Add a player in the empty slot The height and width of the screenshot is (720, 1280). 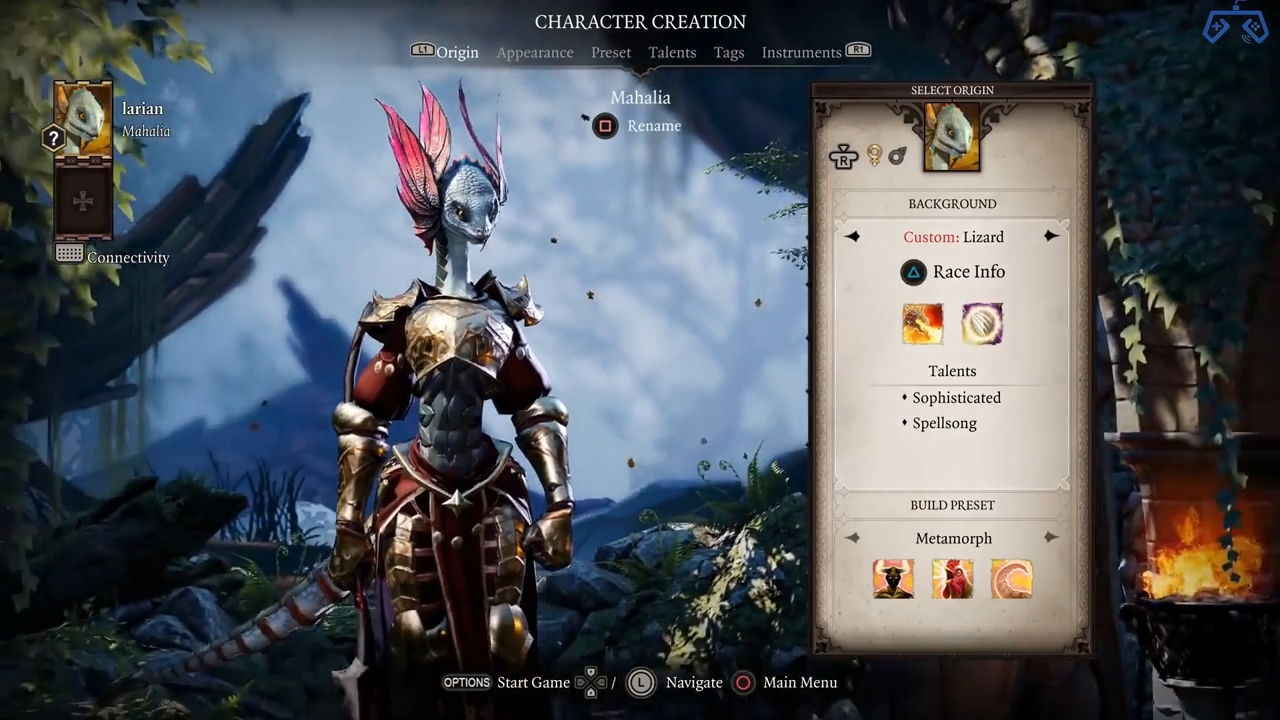(x=83, y=201)
